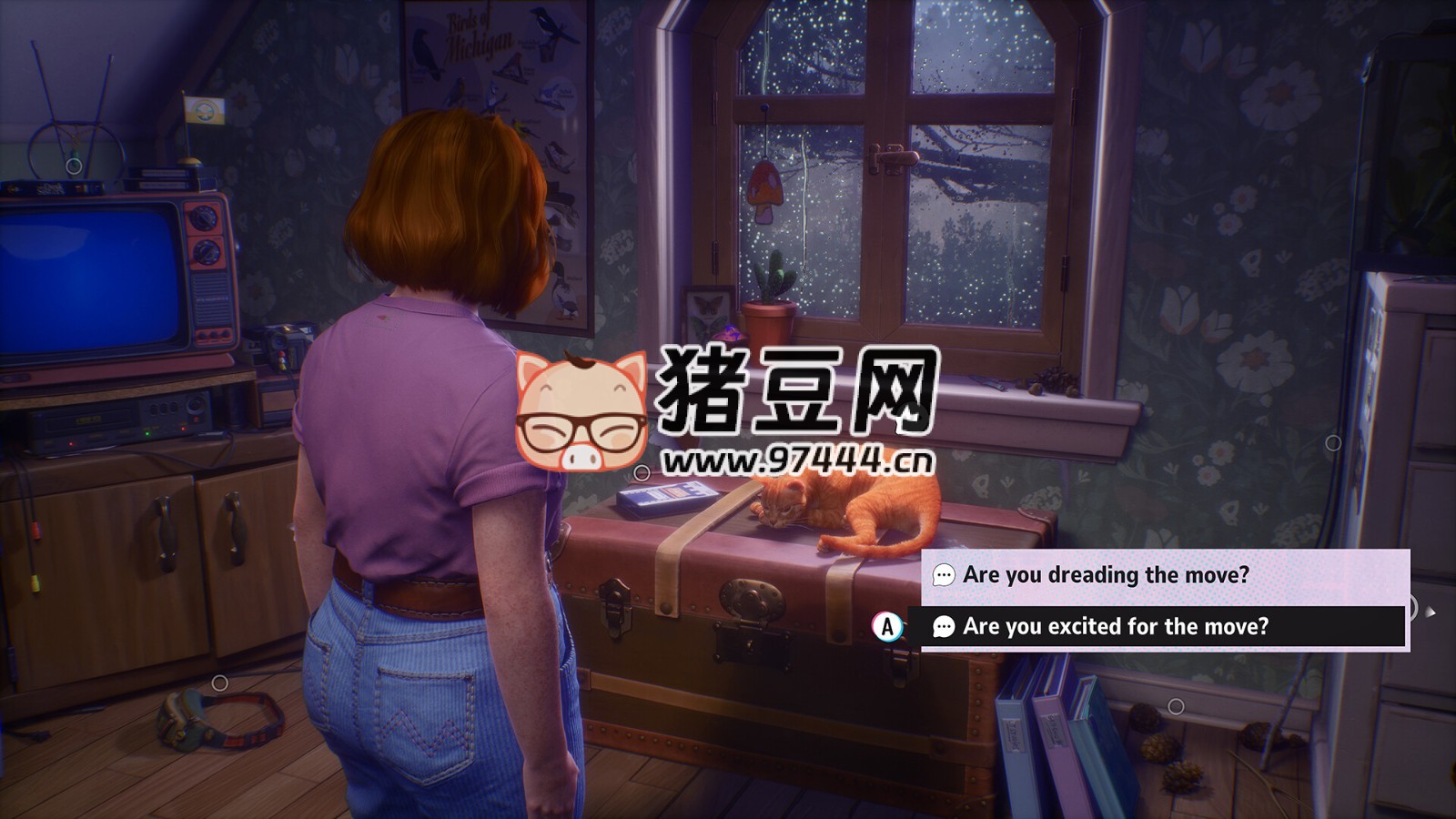
Task: Click speech bubble icon beside excited option
Action: coord(943,626)
